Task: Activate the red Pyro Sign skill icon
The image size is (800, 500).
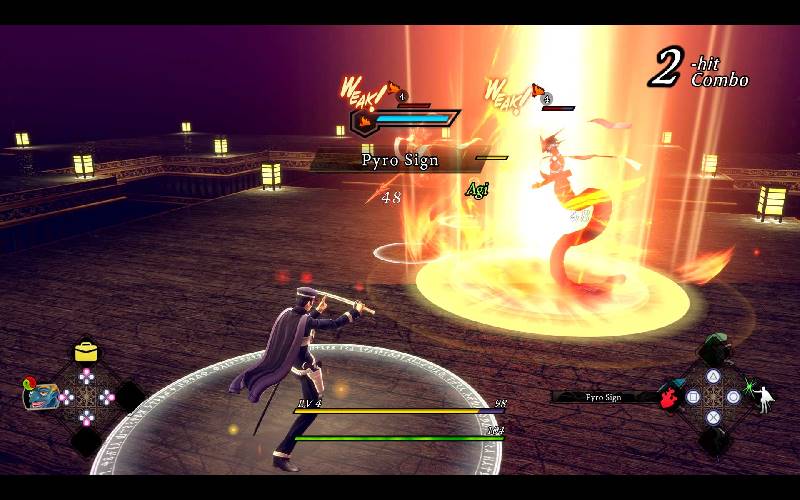Action: [669, 397]
